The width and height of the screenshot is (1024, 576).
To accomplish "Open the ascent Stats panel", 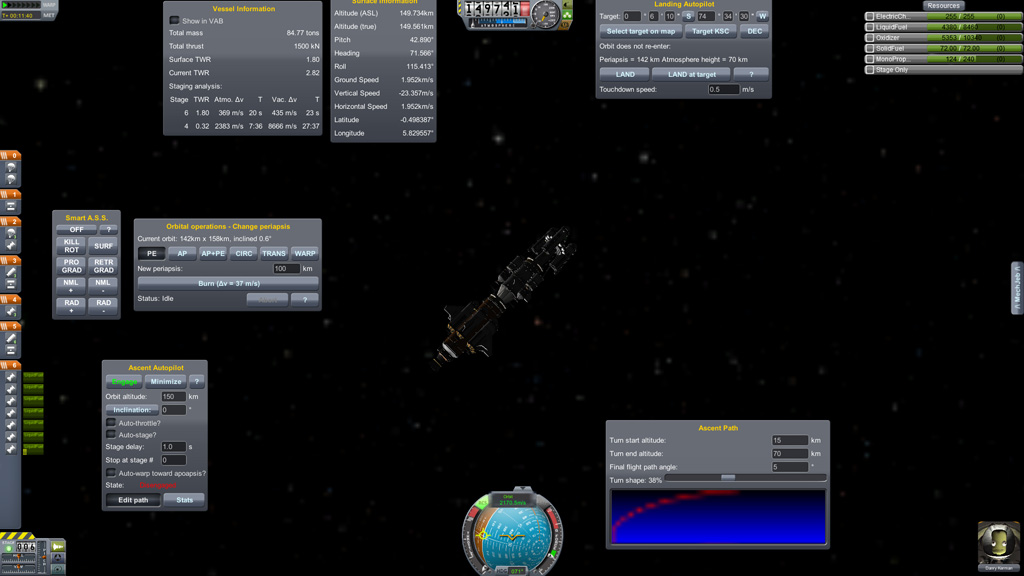I will click(x=185, y=500).
